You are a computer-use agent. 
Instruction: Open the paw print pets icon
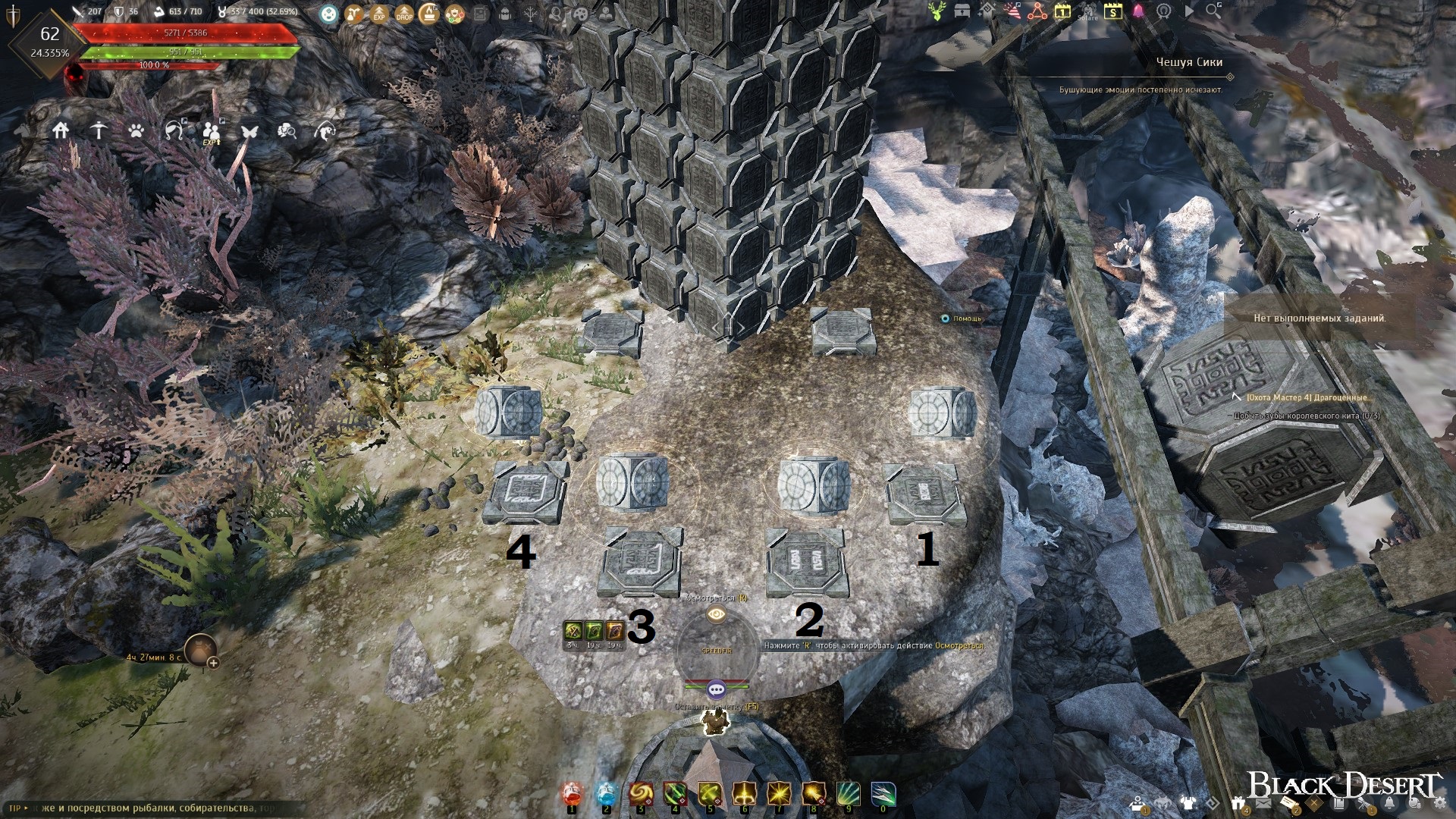point(136,131)
